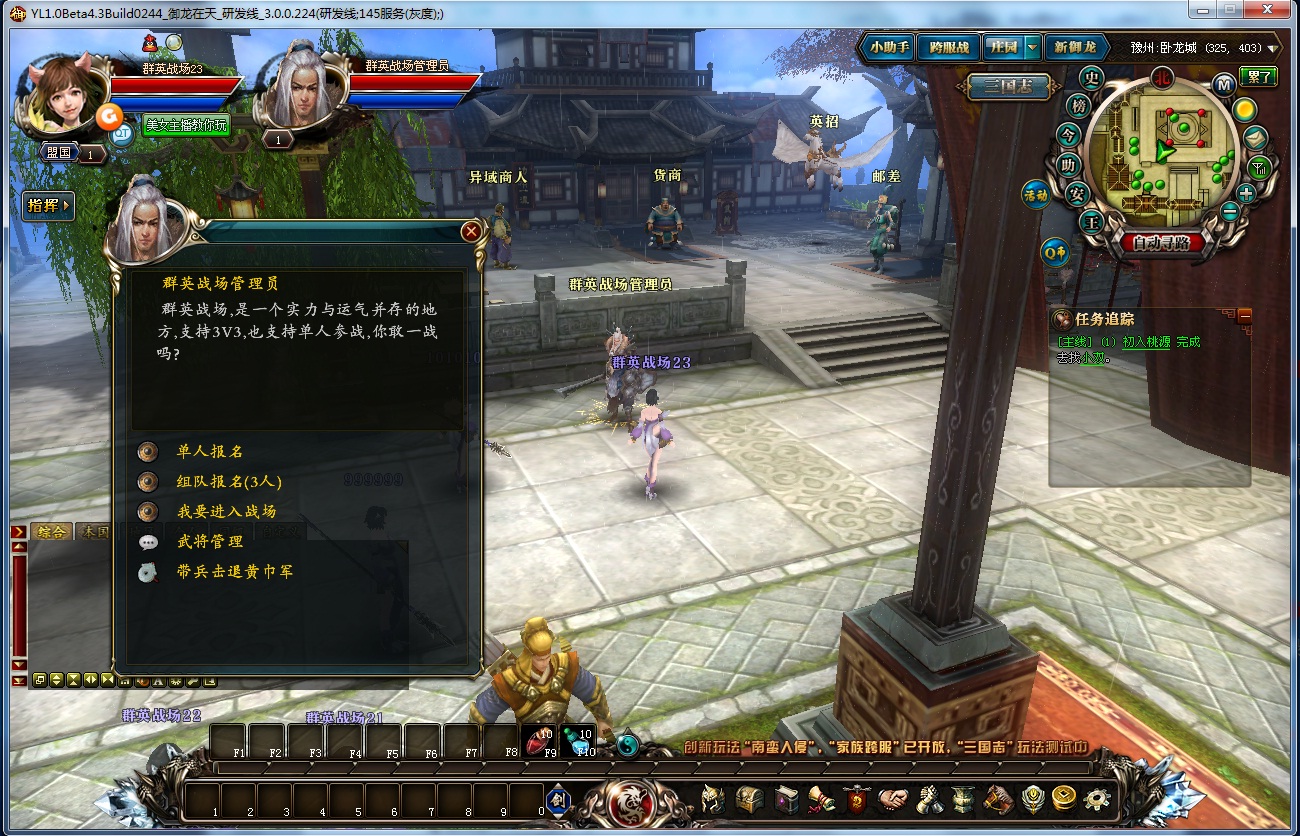
Task: Choose the 单人报名 dialogue option
Action: coord(210,452)
